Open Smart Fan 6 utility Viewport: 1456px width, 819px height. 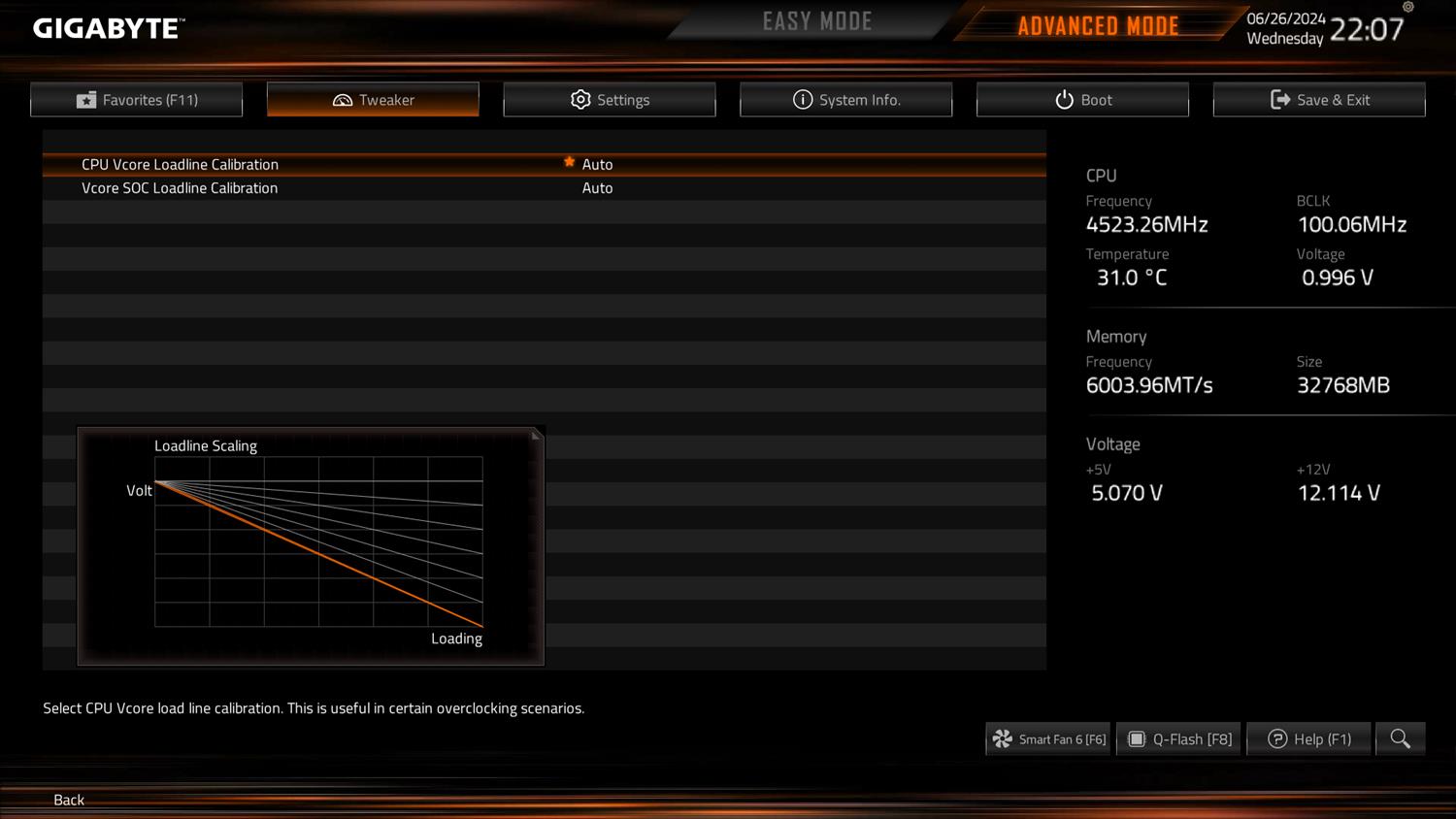coord(1048,739)
